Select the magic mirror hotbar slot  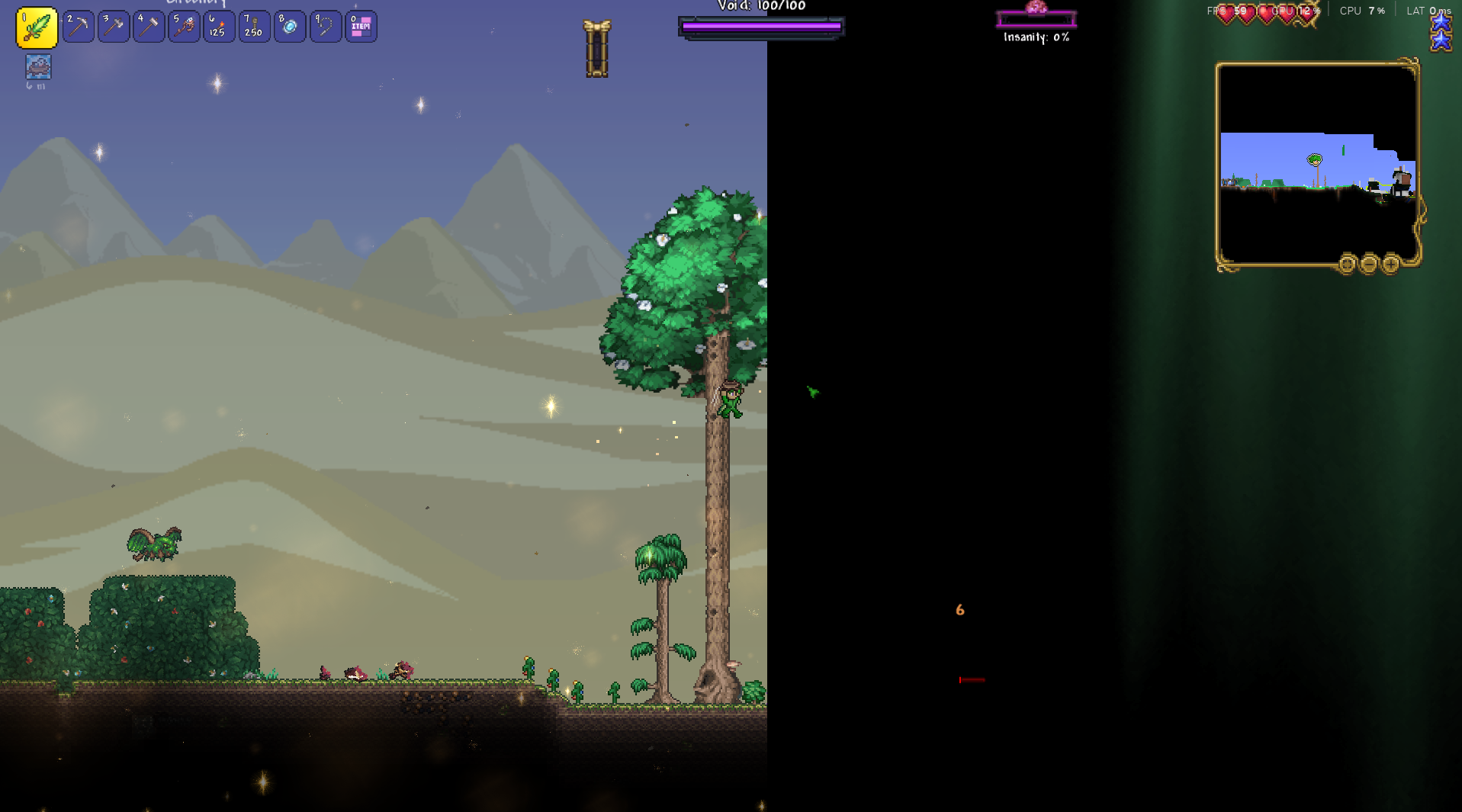pos(290,27)
